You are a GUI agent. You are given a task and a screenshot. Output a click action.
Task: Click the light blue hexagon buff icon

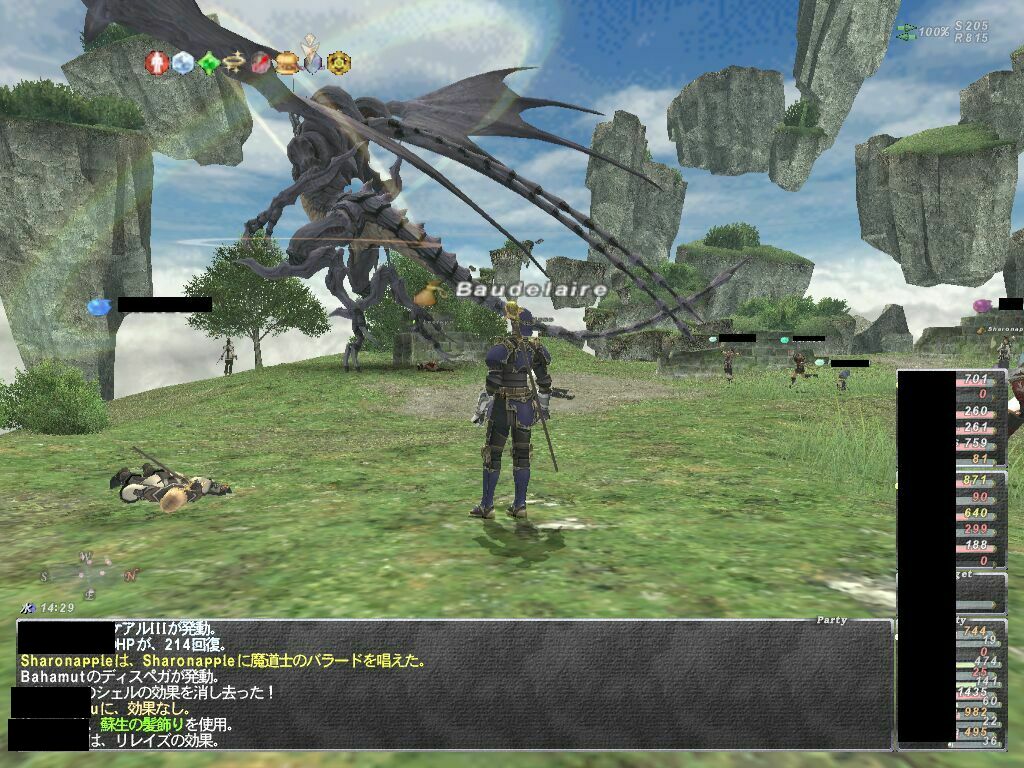(182, 63)
